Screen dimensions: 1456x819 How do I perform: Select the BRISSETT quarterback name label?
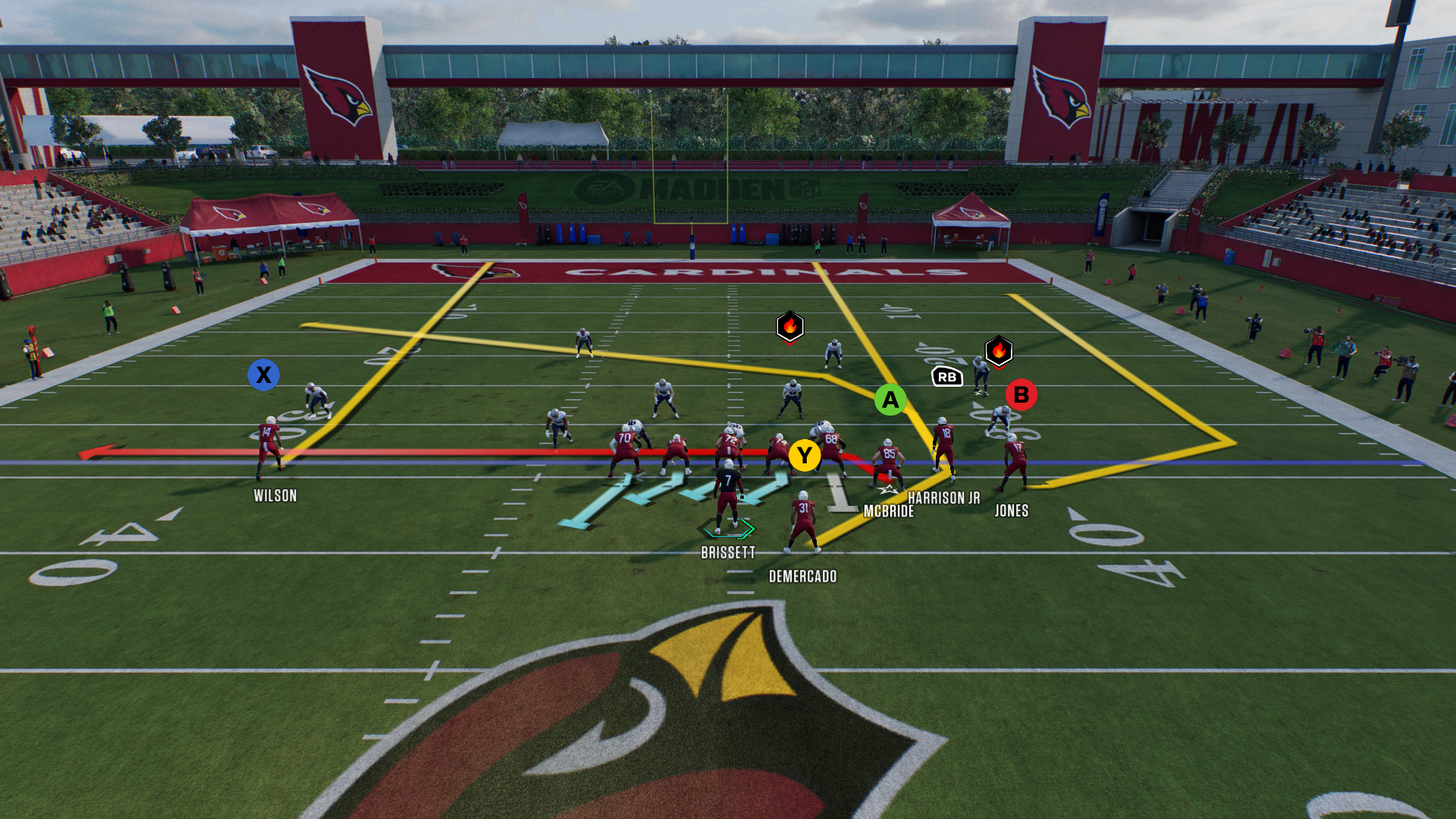tap(728, 553)
